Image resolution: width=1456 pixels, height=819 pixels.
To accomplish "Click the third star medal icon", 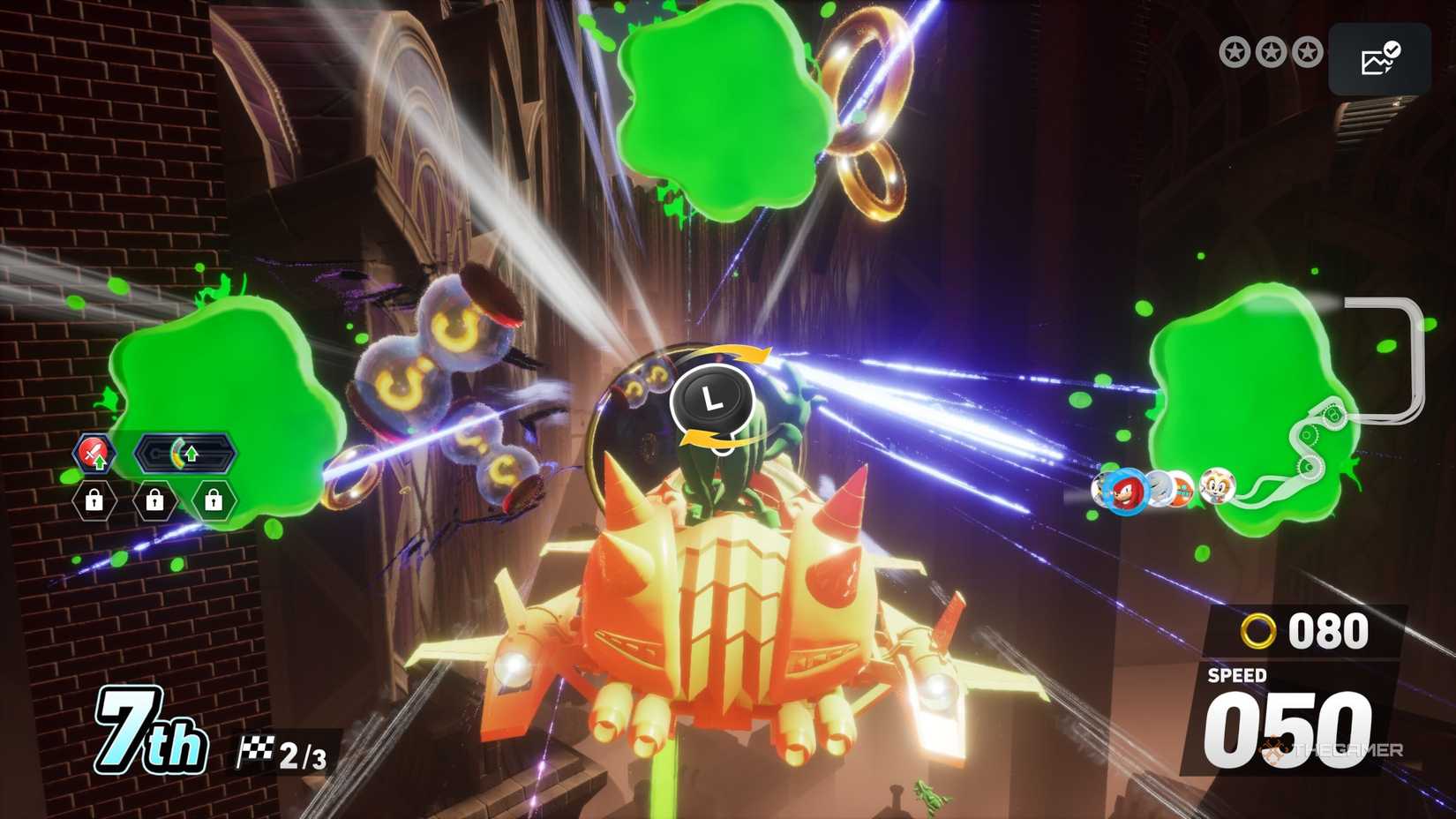I will coord(1305,52).
